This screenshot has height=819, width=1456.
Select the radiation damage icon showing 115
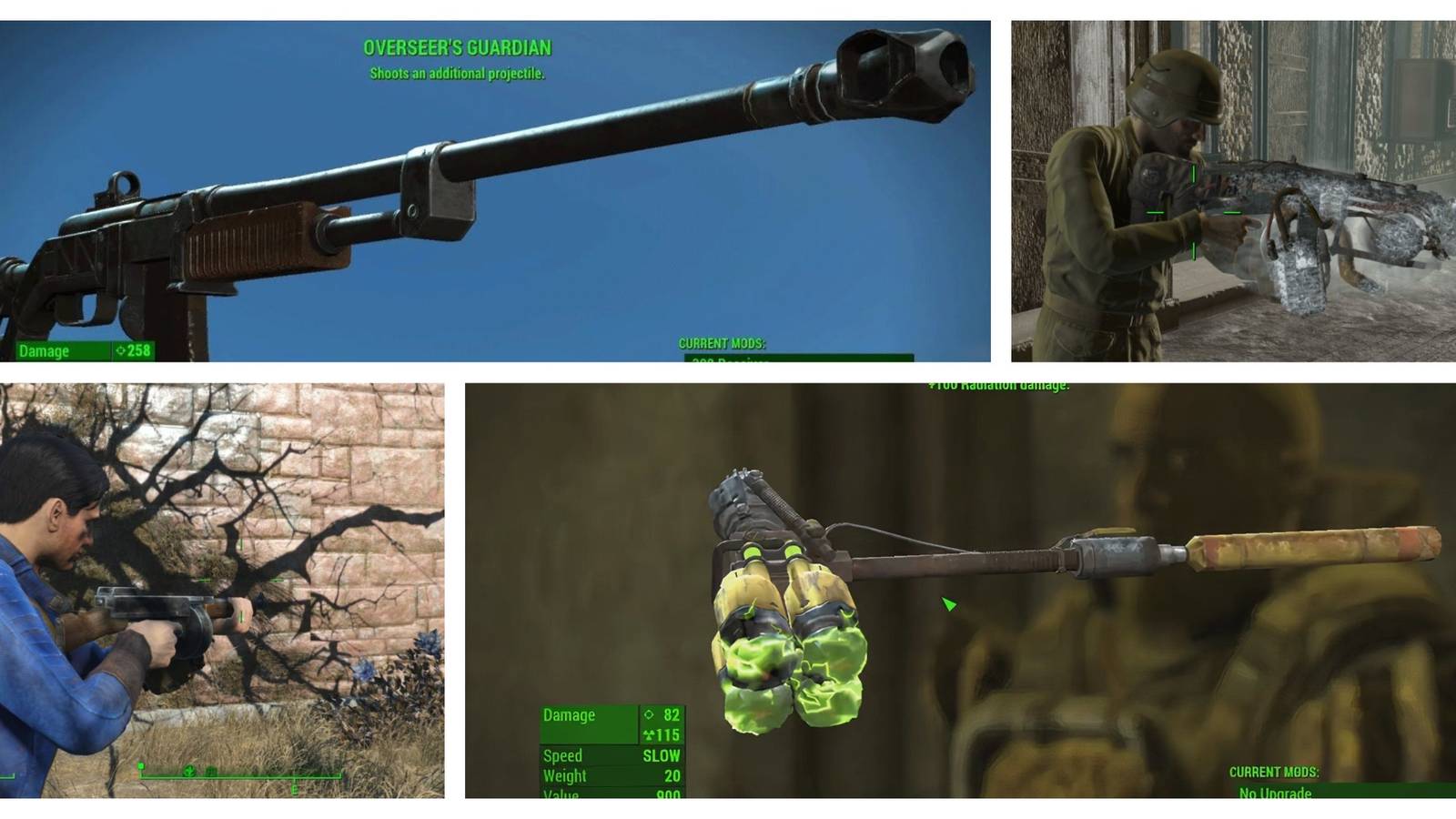647,734
